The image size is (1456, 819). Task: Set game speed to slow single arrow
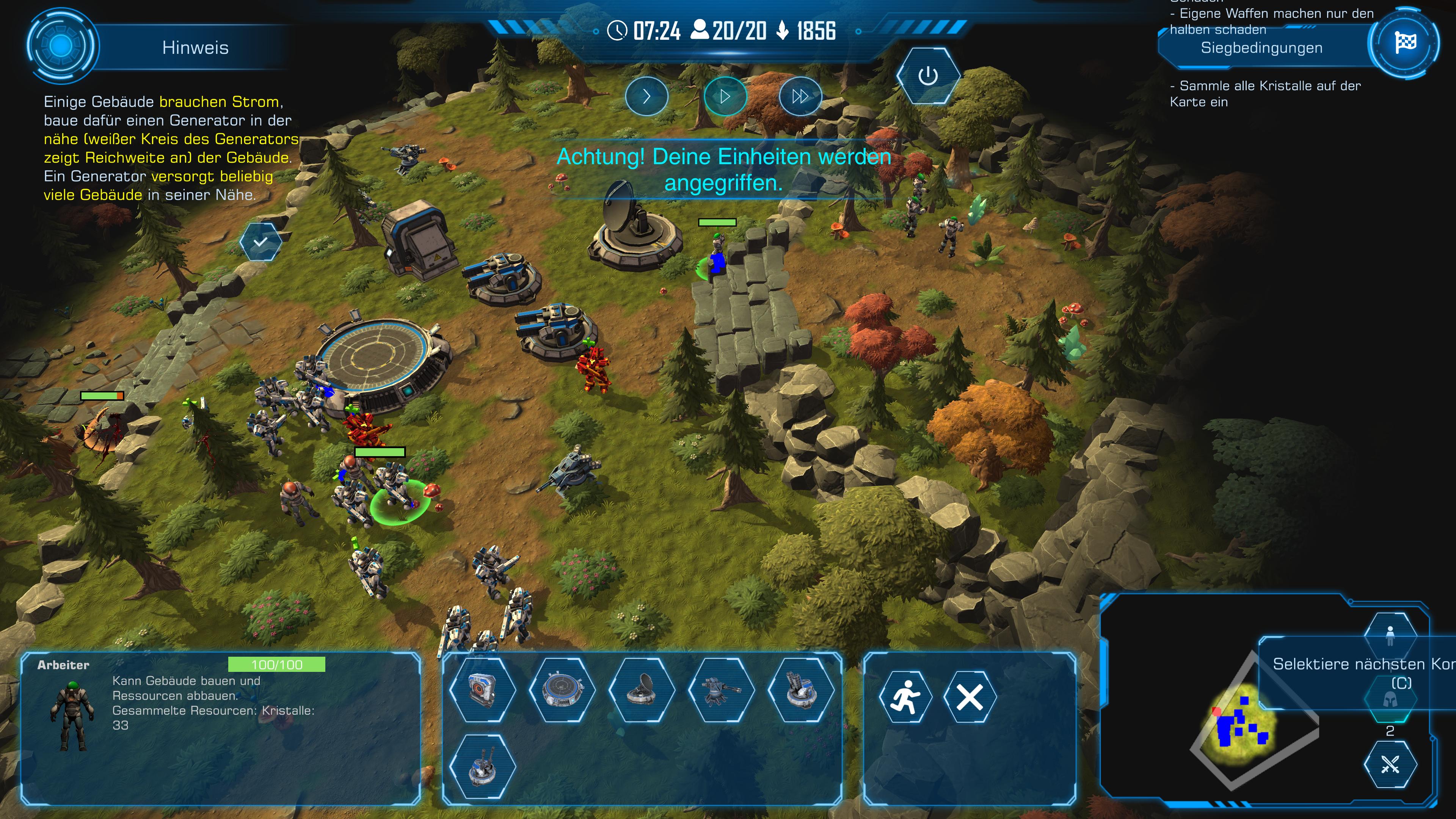click(646, 97)
